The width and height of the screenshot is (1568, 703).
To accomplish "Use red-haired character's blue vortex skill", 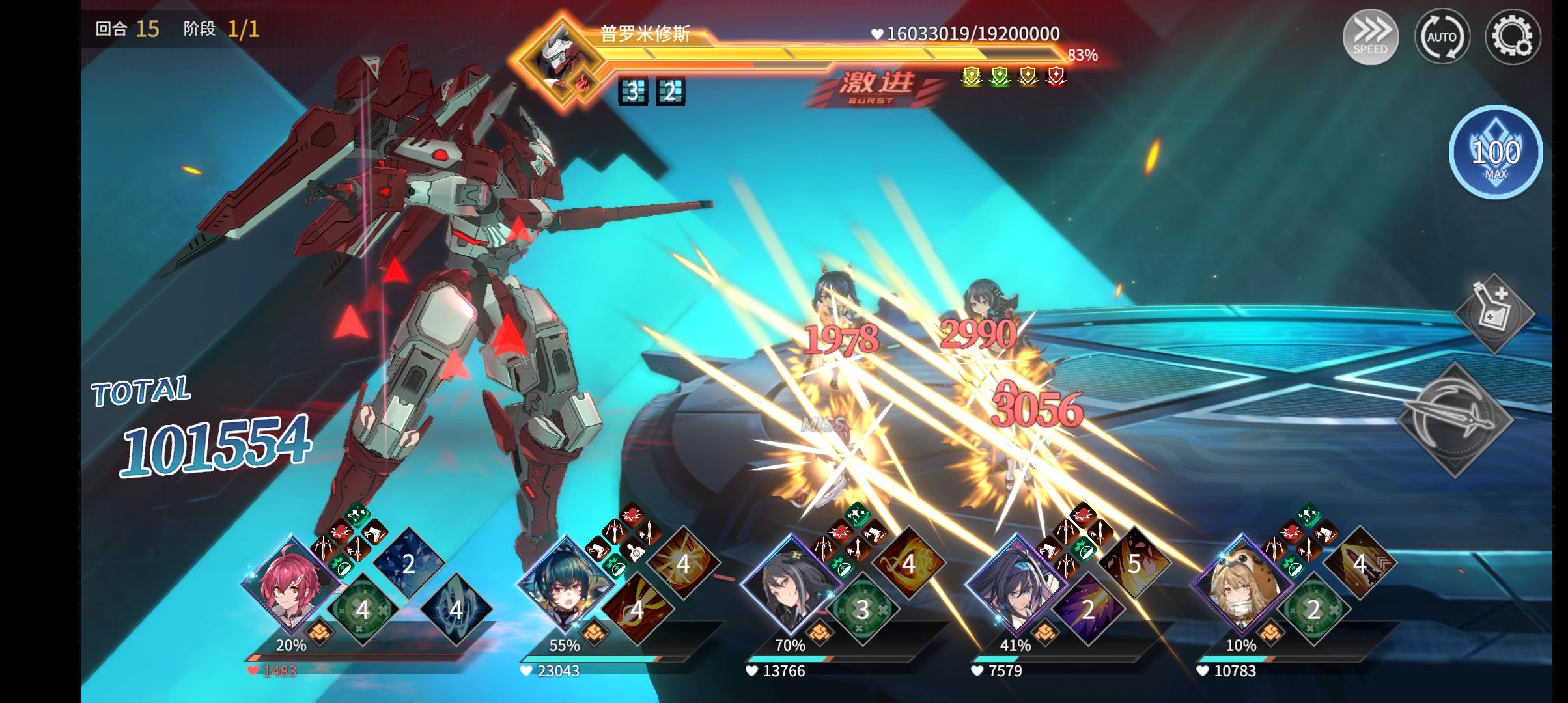I will [x=455, y=609].
